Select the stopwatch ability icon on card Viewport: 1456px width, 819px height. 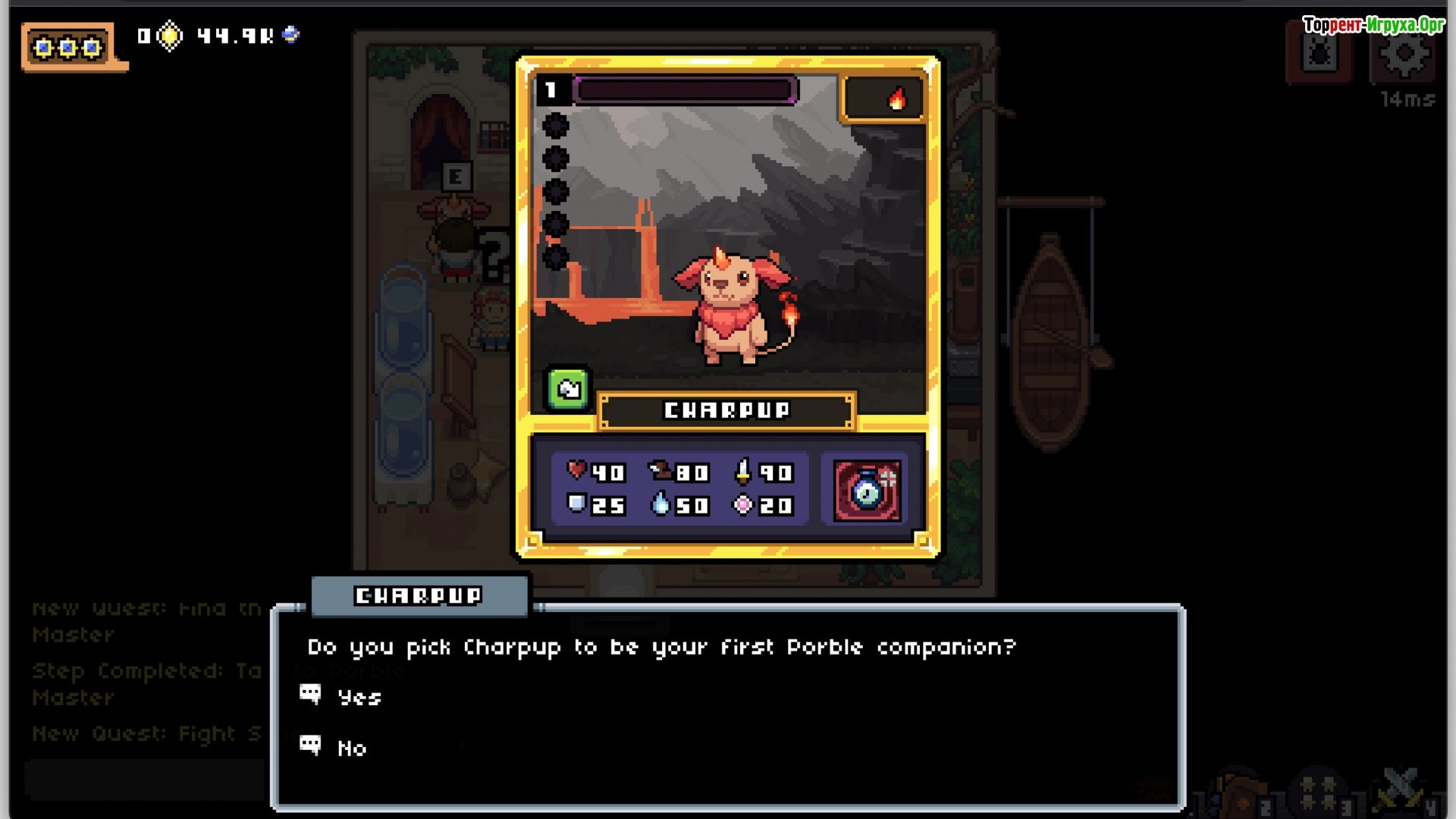(868, 491)
